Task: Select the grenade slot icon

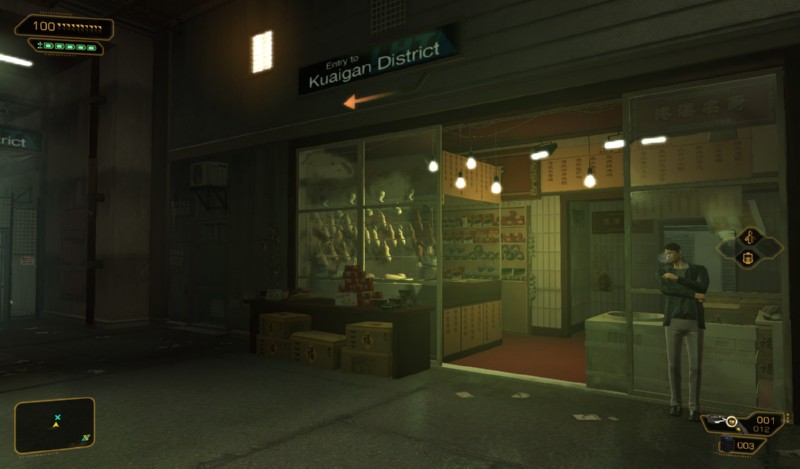Action: [x=727, y=445]
